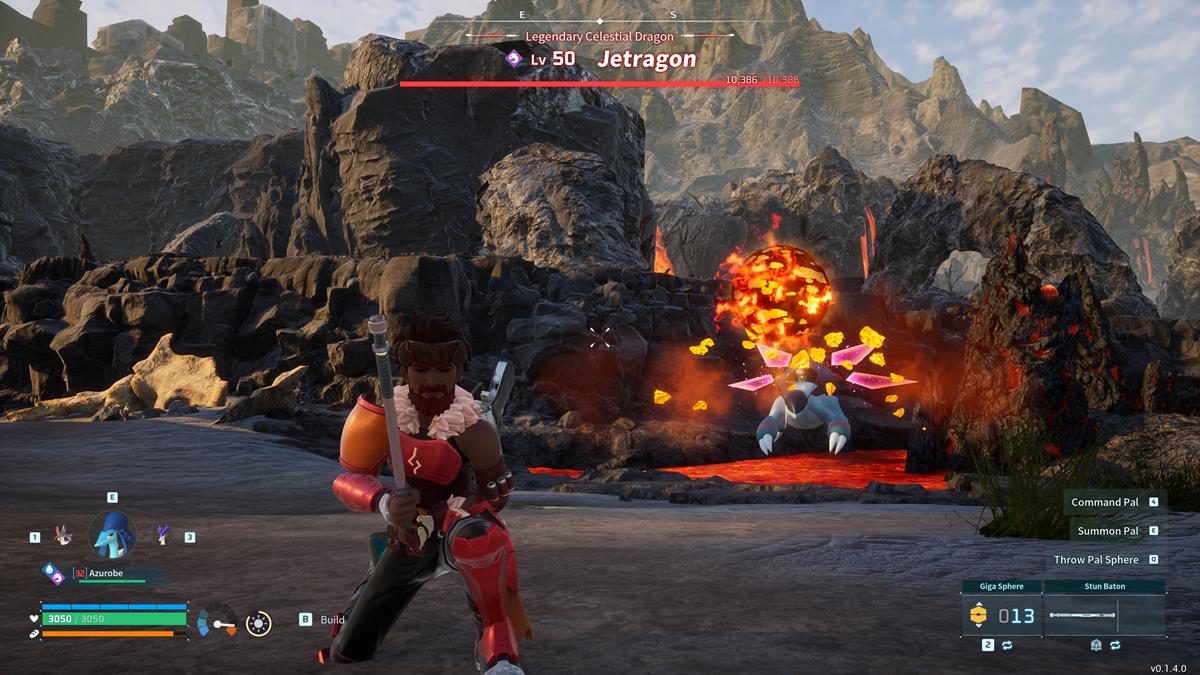Select the Azurobe active pal portrait

[x=112, y=535]
